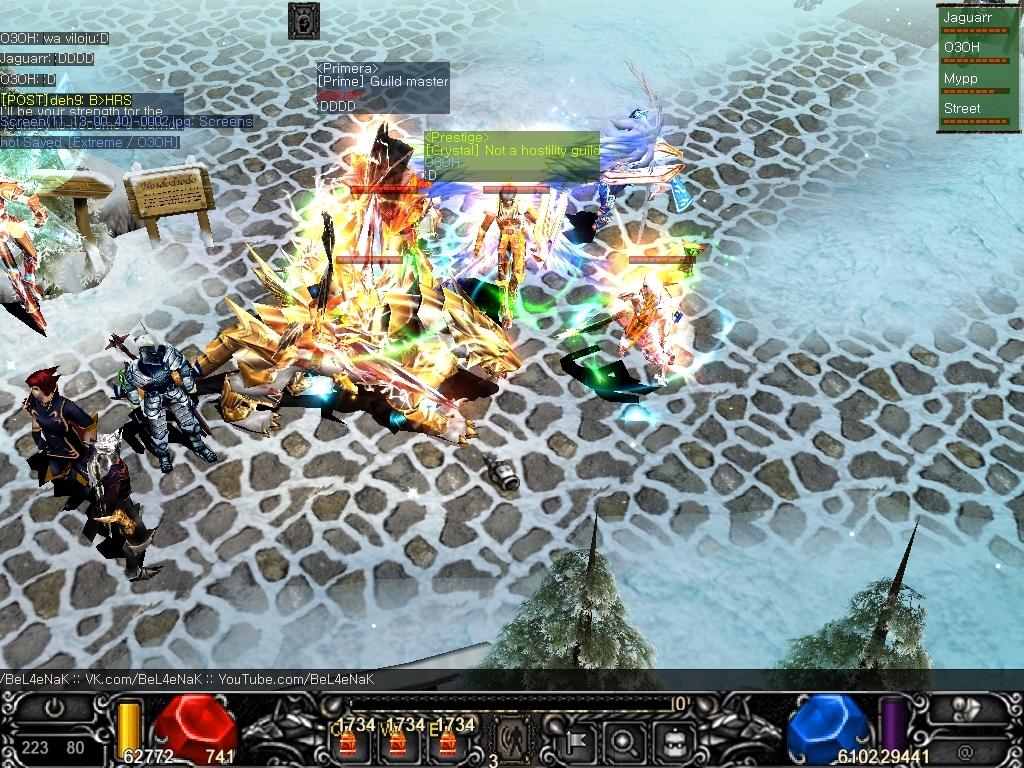
Task: Click the power button in the bottom bar
Action: coord(53,708)
